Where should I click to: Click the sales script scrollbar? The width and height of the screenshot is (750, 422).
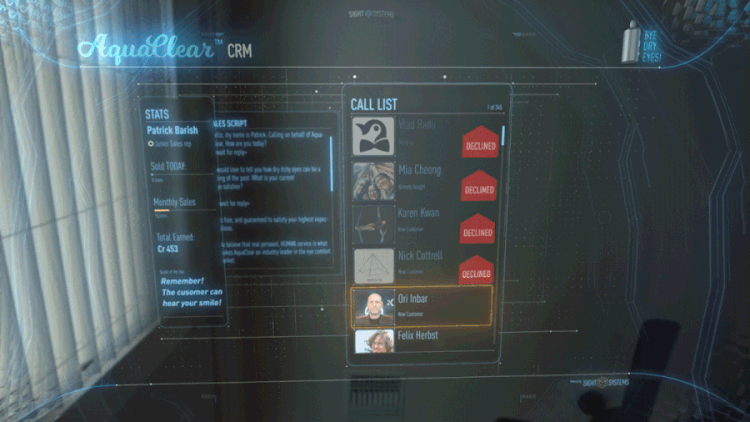[x=331, y=165]
